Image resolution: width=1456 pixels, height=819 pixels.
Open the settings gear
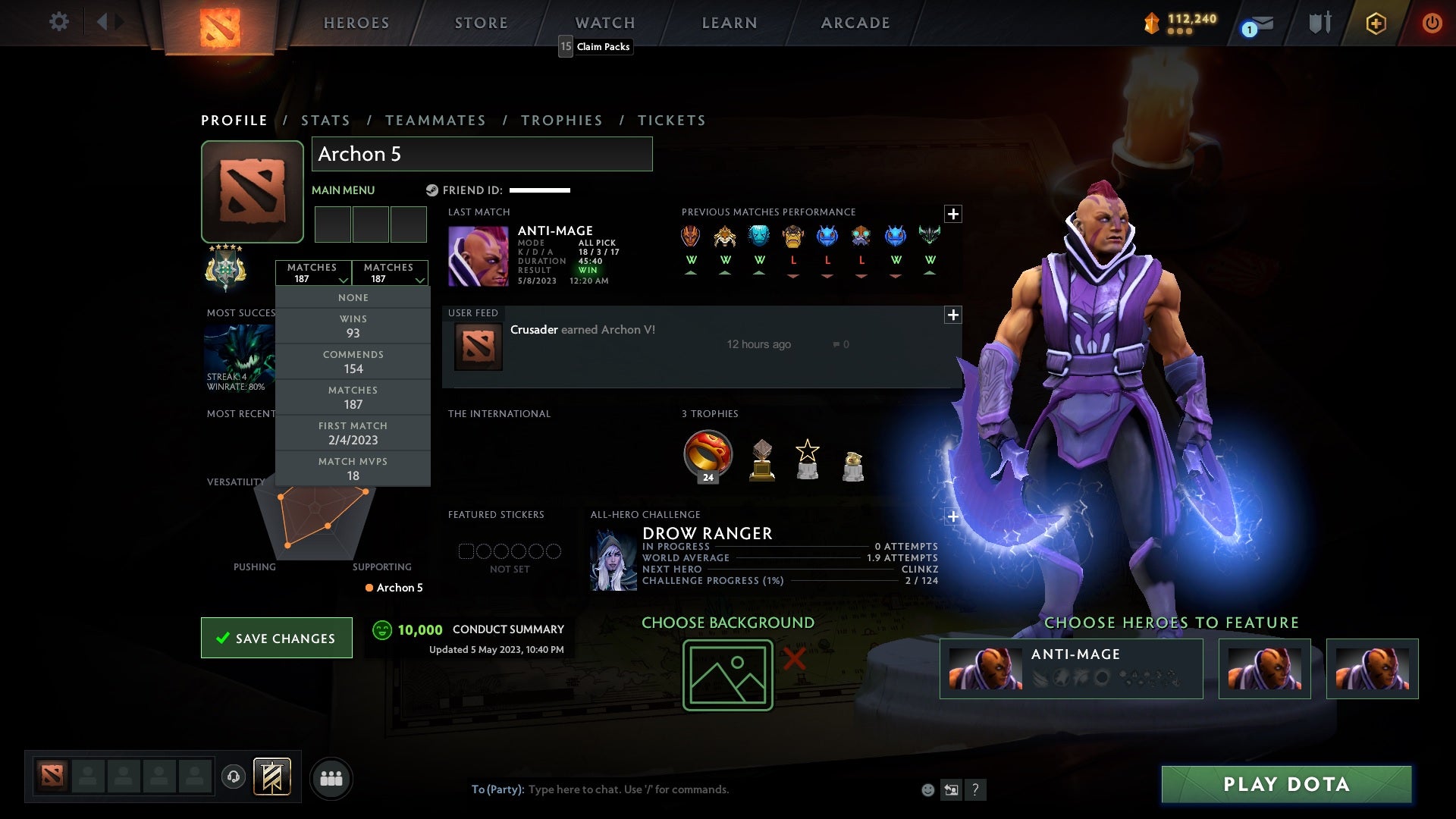pyautogui.click(x=58, y=22)
